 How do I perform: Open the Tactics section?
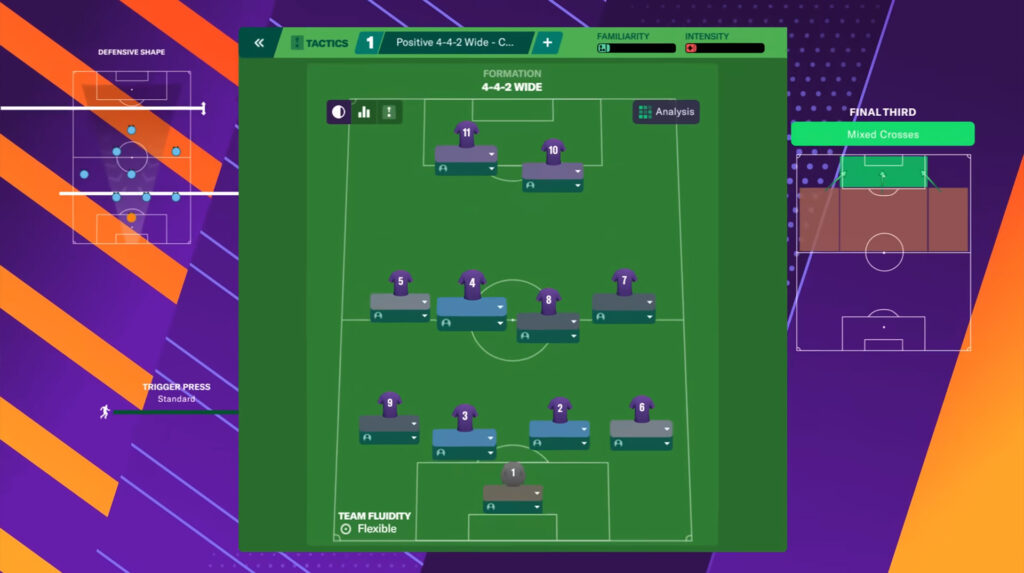coord(319,43)
